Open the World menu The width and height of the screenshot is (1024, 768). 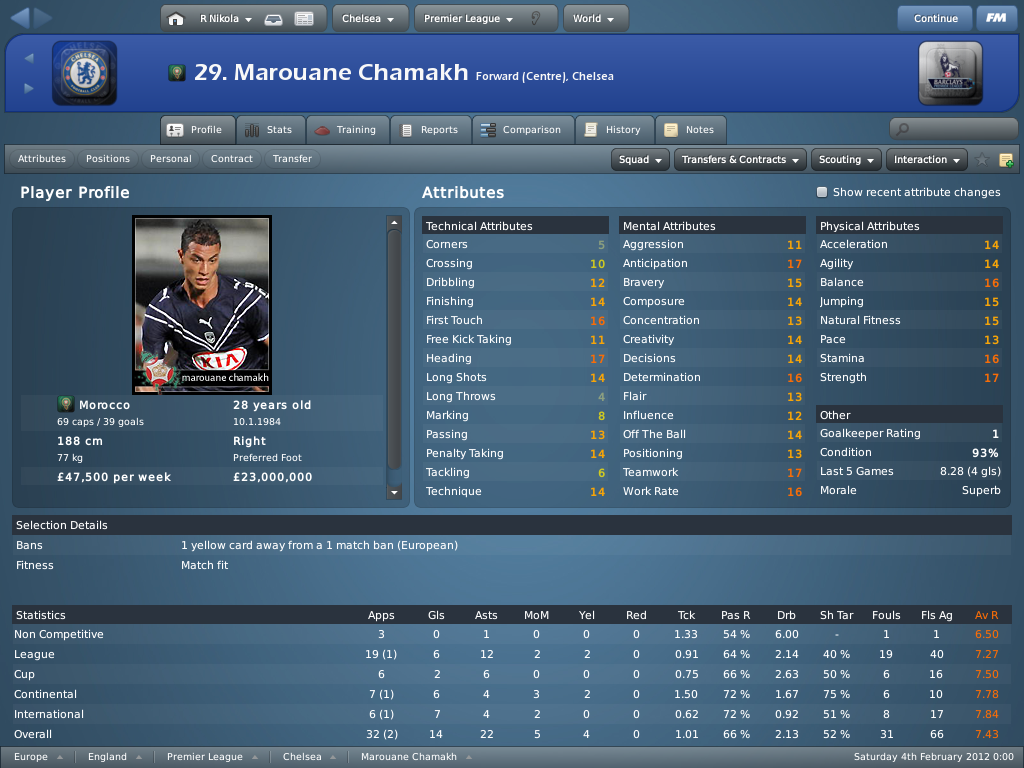595,18
